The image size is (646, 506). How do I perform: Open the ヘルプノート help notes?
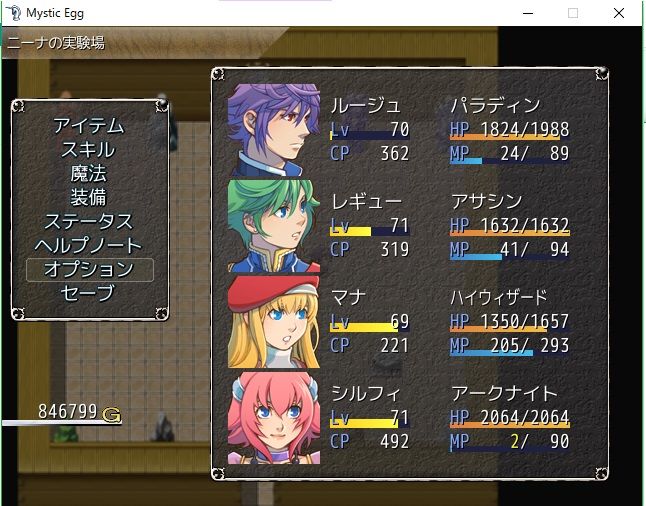pyautogui.click(x=88, y=246)
